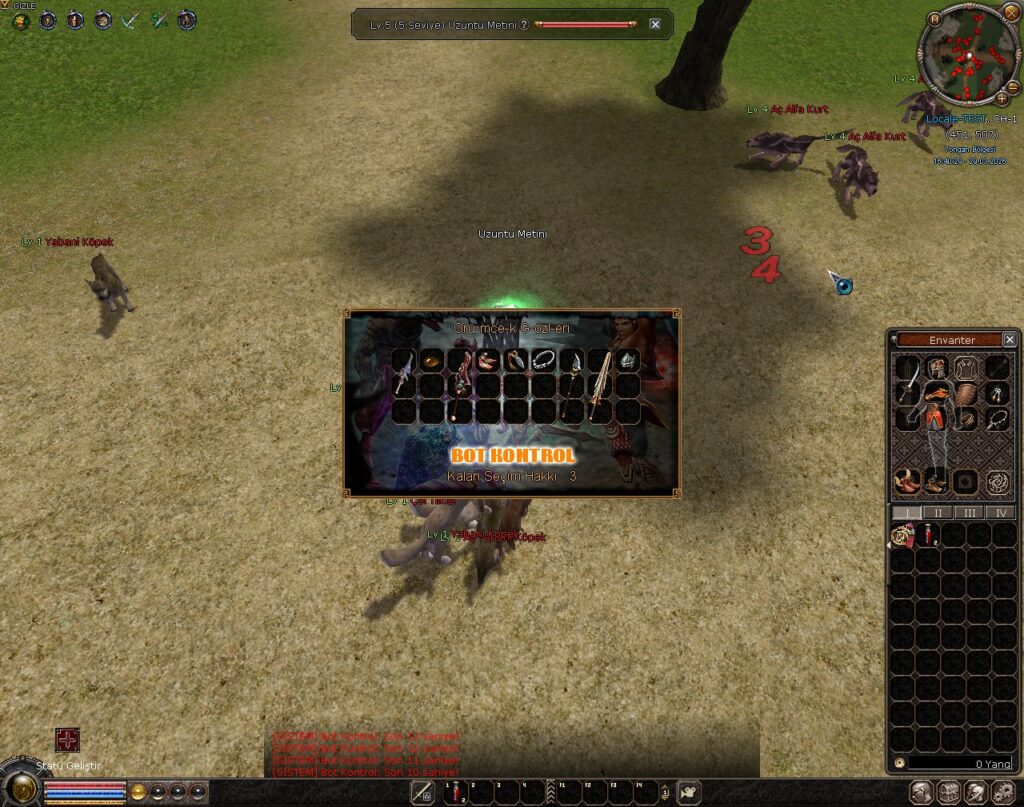Switch to inventory page II
The image size is (1024, 807).
click(x=937, y=513)
